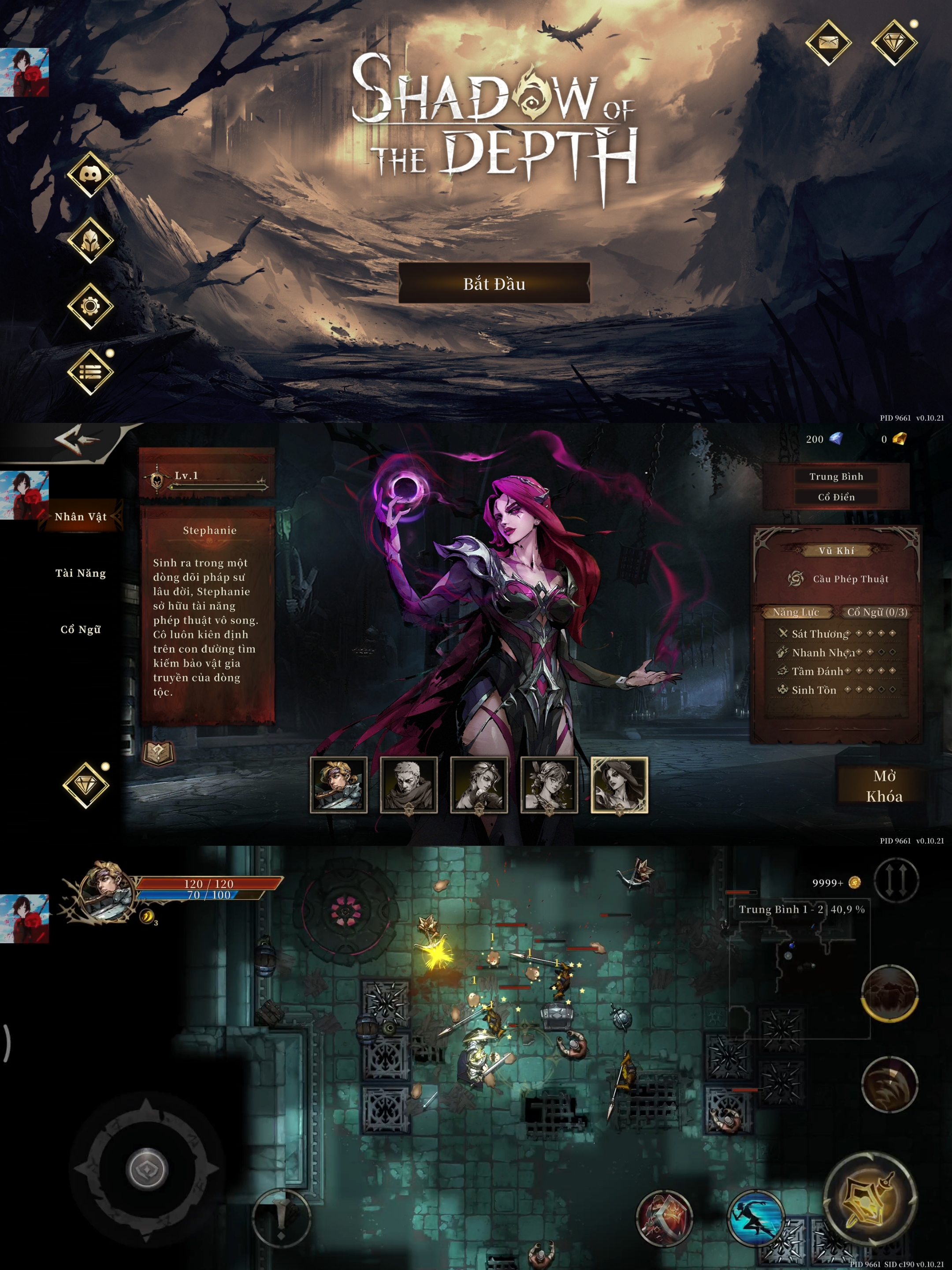Open the mail envelope icon
The height and width of the screenshot is (1270, 952).
(828, 42)
